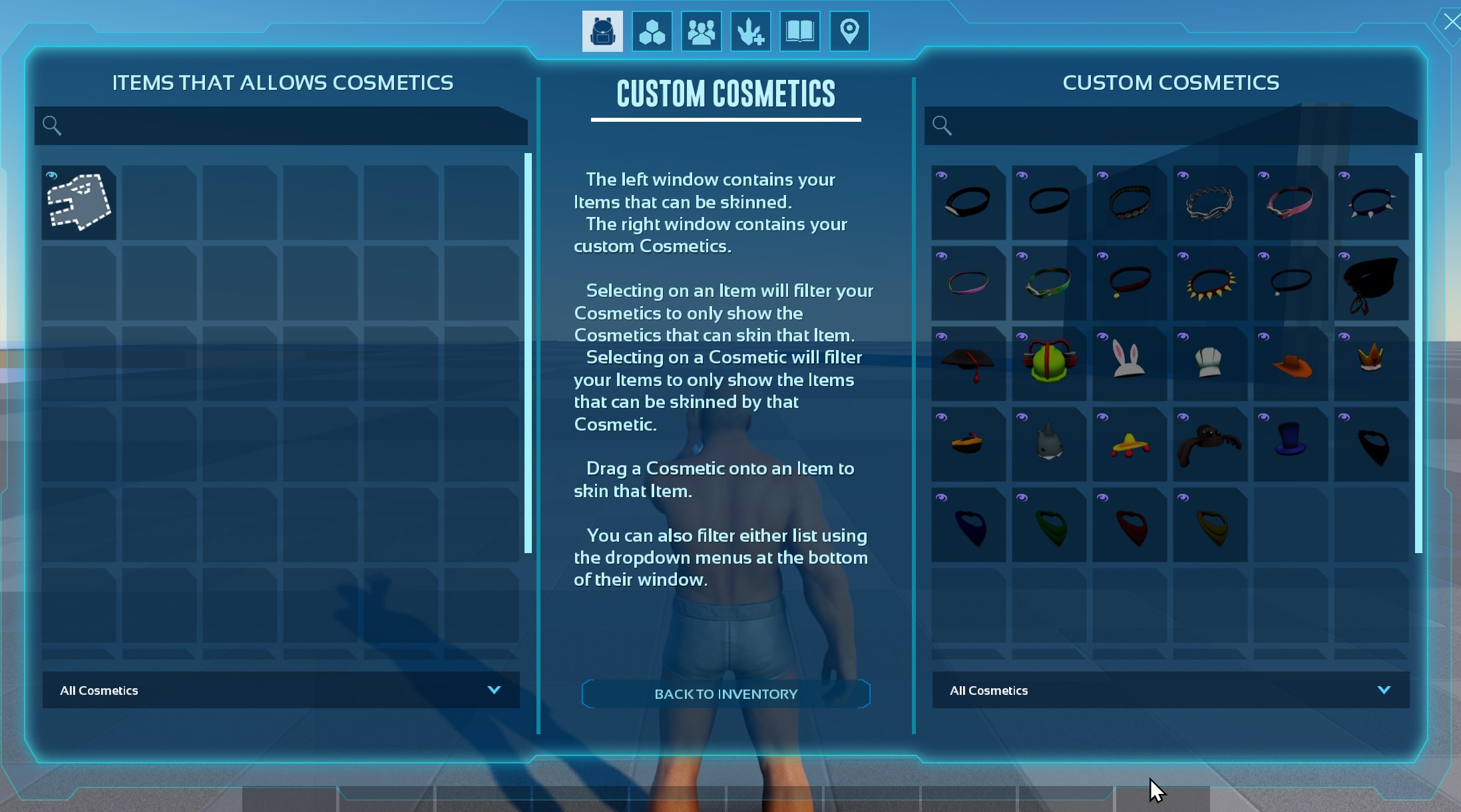This screenshot has height=812, width=1461.
Task: Pick the orange cowboy hat cosmetic
Action: point(1290,363)
